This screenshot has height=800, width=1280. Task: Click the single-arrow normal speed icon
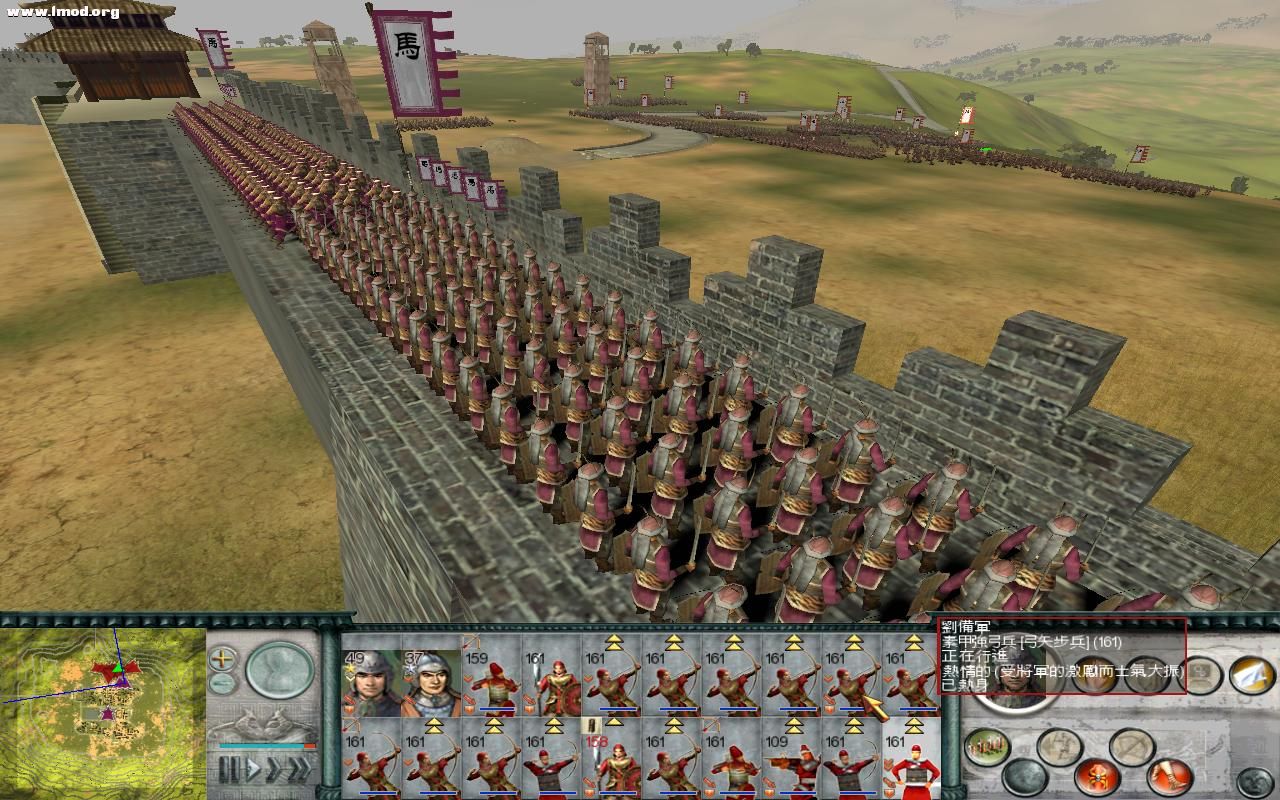(253, 767)
